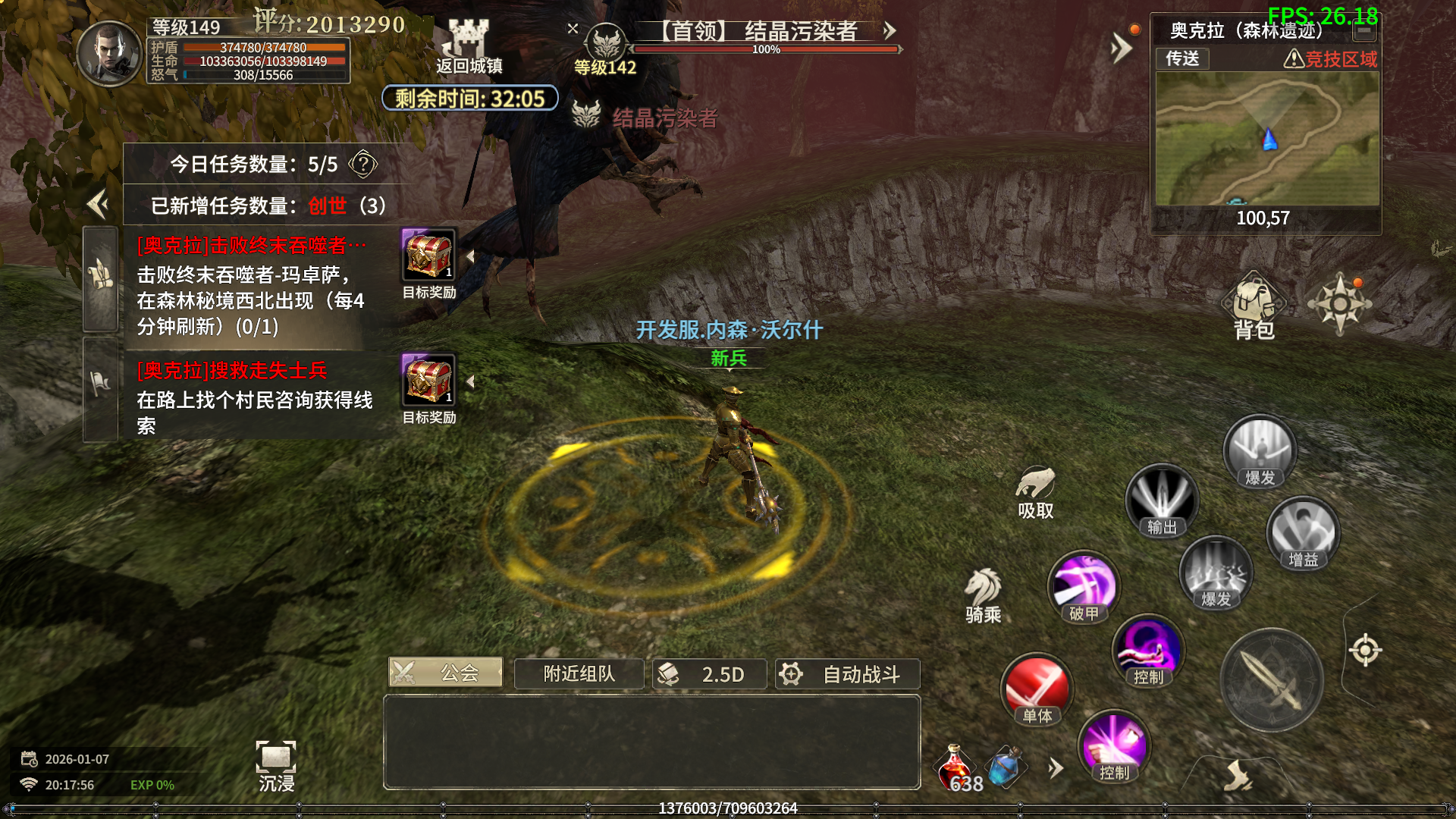Screen dimensions: 1456x819
Task: Click the 传送 teleport button
Action: tap(1182, 58)
